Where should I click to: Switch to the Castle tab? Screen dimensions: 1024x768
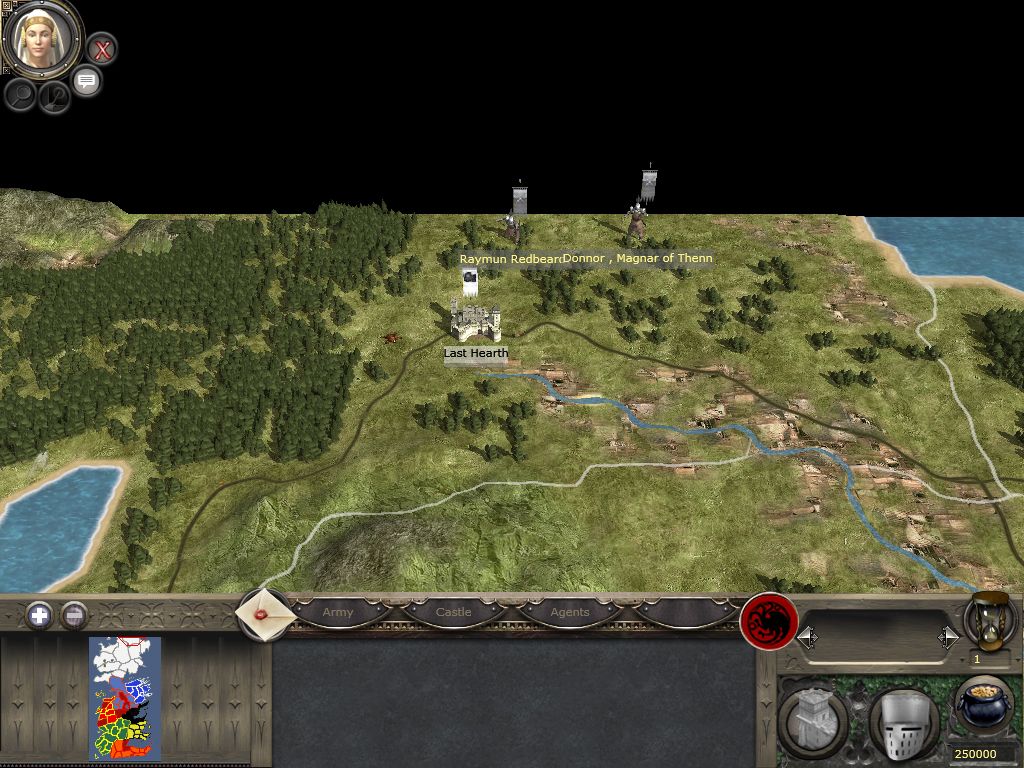[453, 612]
